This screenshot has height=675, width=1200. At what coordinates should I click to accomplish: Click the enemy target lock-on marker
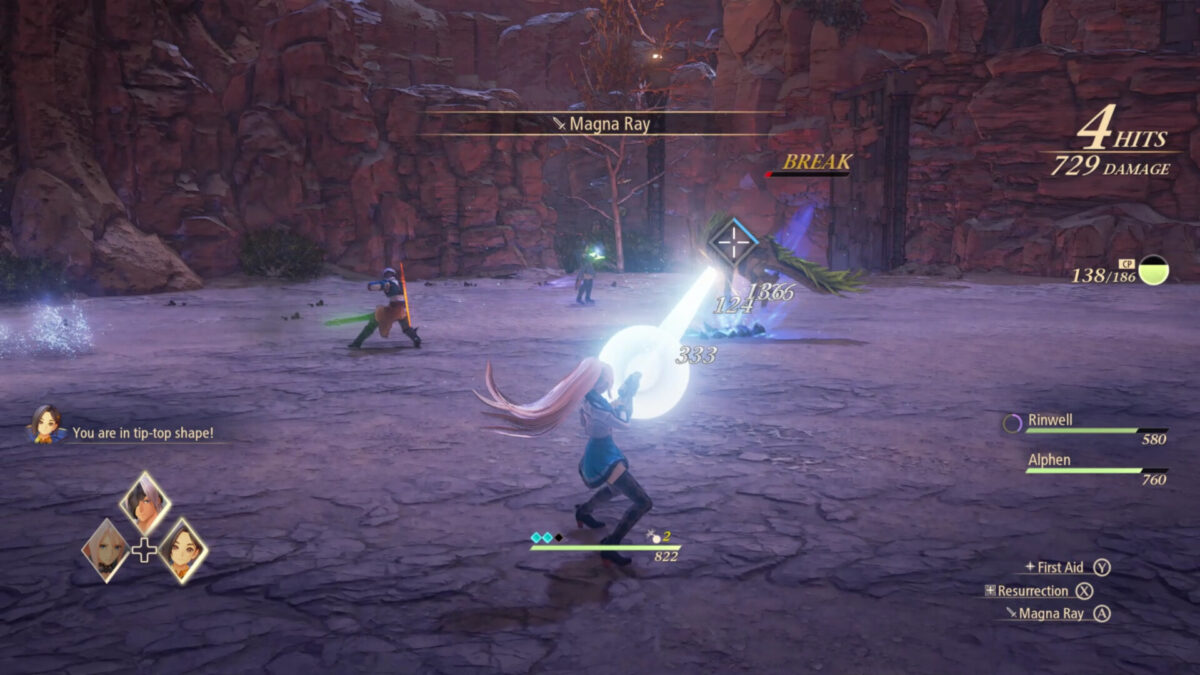pyautogui.click(x=734, y=241)
